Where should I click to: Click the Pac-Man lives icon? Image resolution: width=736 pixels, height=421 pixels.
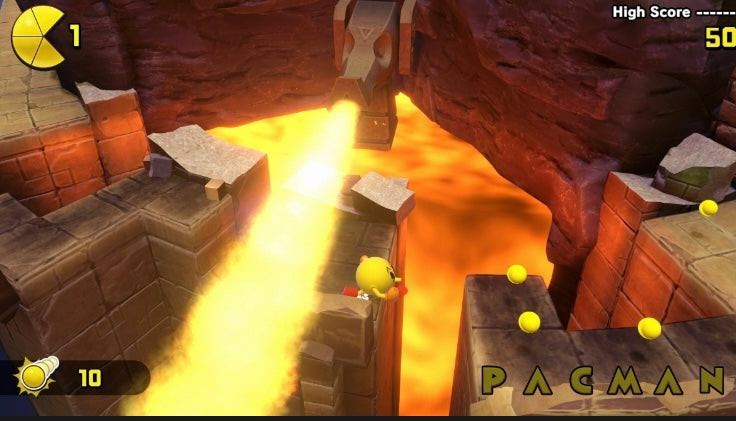tap(37, 37)
